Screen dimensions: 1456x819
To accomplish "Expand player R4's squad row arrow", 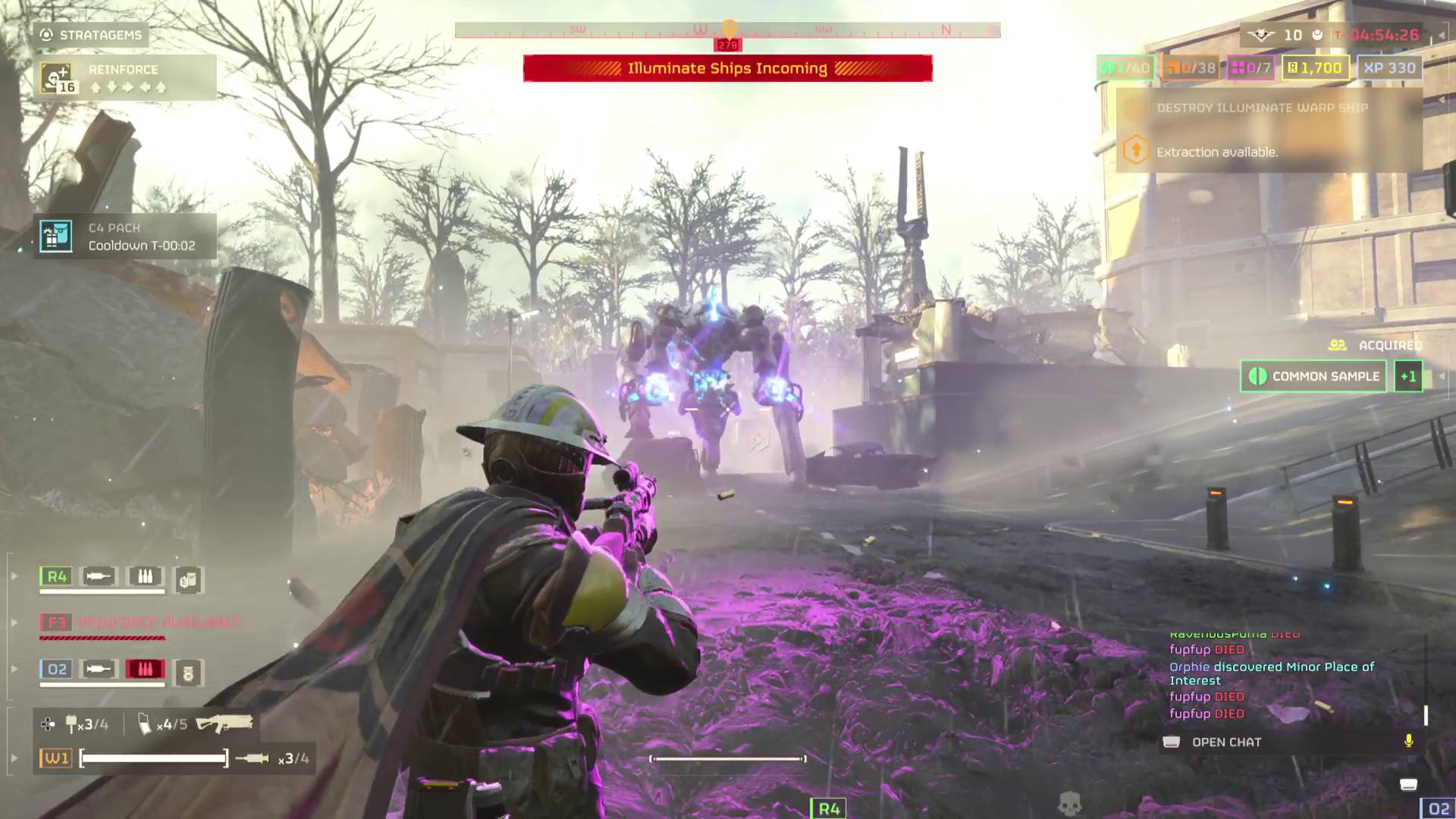I will point(14,576).
